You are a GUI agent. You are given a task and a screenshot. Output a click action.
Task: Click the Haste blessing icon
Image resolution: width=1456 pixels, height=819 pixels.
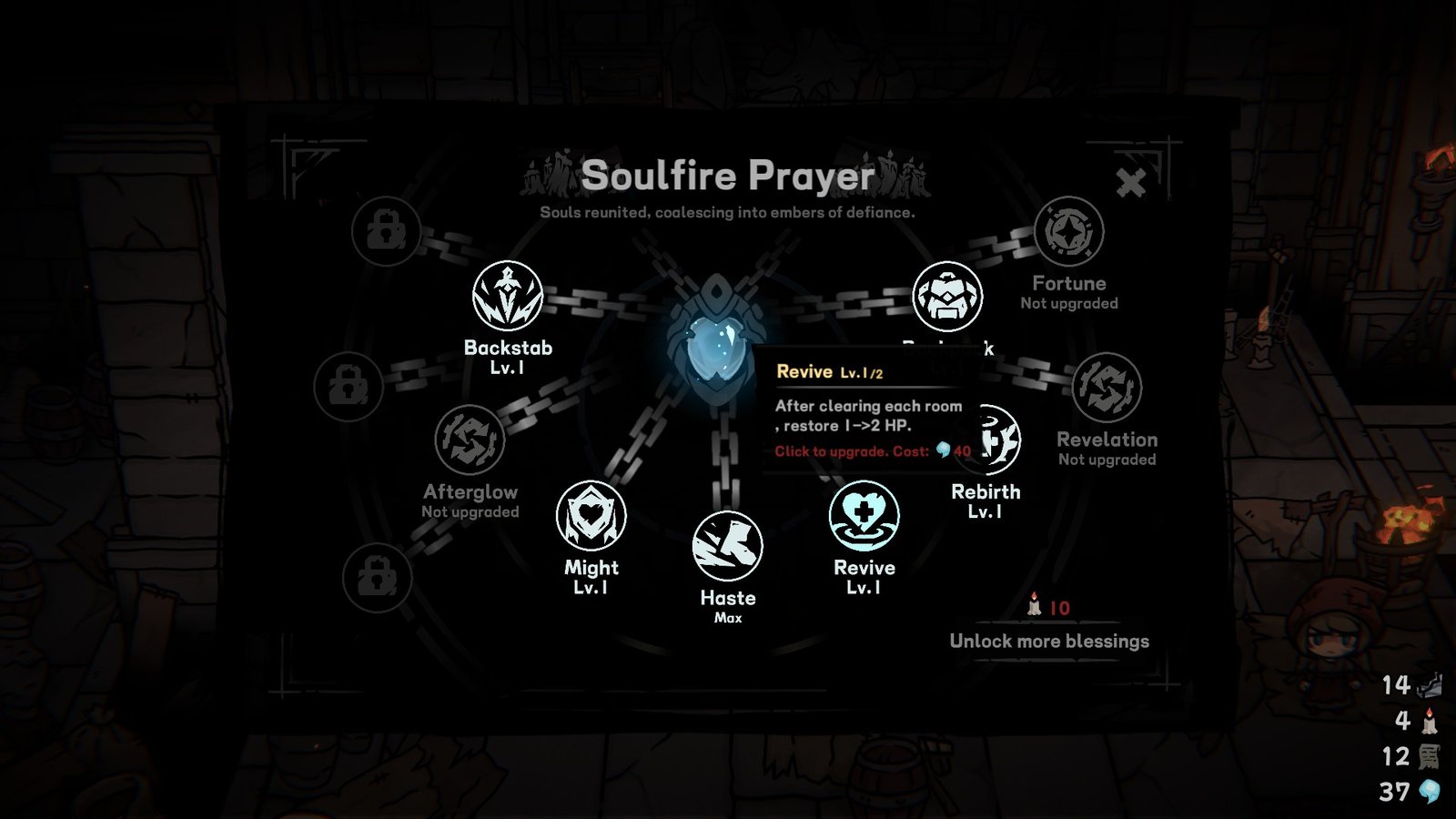(726, 546)
